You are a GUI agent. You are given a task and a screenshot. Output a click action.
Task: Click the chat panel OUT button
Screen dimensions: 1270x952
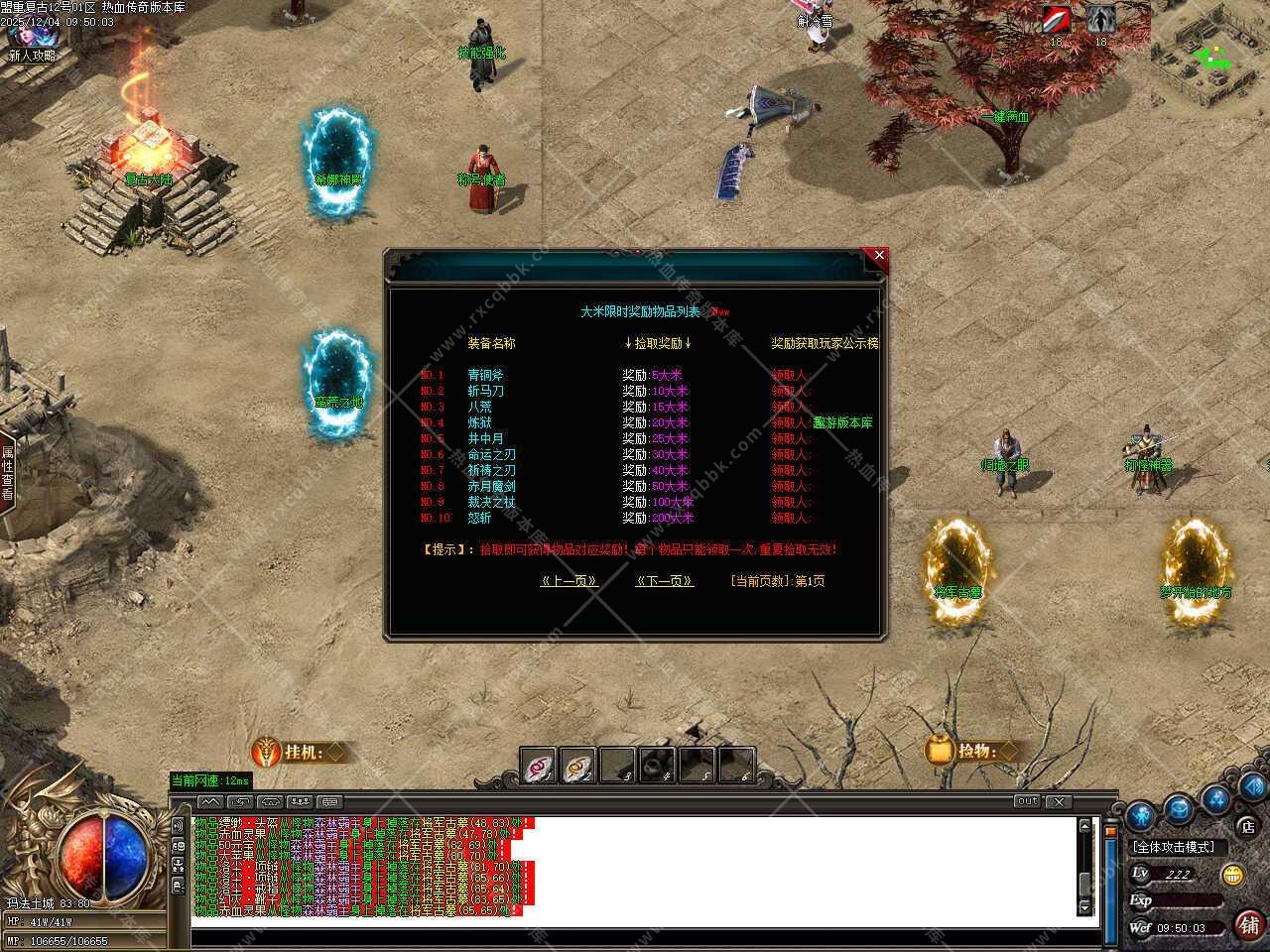click(x=1027, y=801)
